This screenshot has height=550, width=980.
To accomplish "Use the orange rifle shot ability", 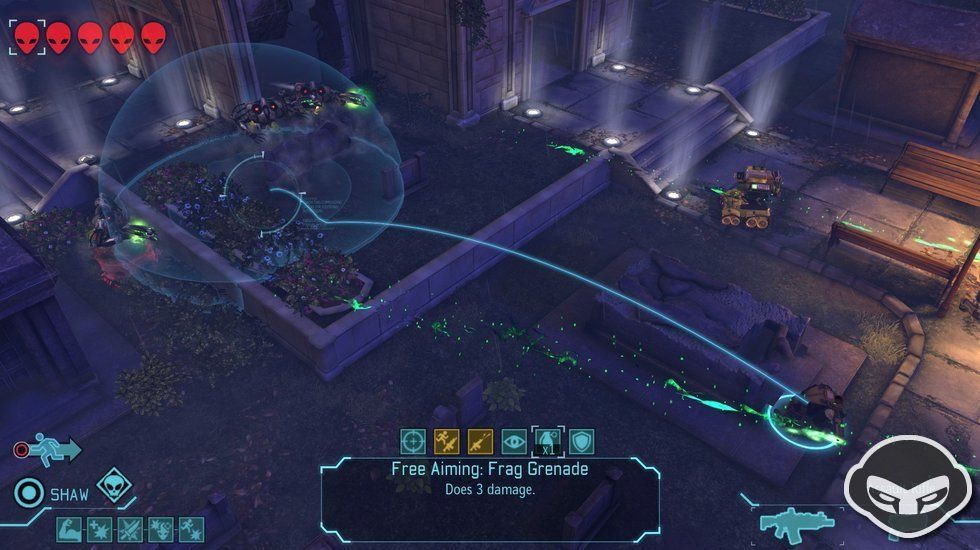I will click(x=480, y=441).
